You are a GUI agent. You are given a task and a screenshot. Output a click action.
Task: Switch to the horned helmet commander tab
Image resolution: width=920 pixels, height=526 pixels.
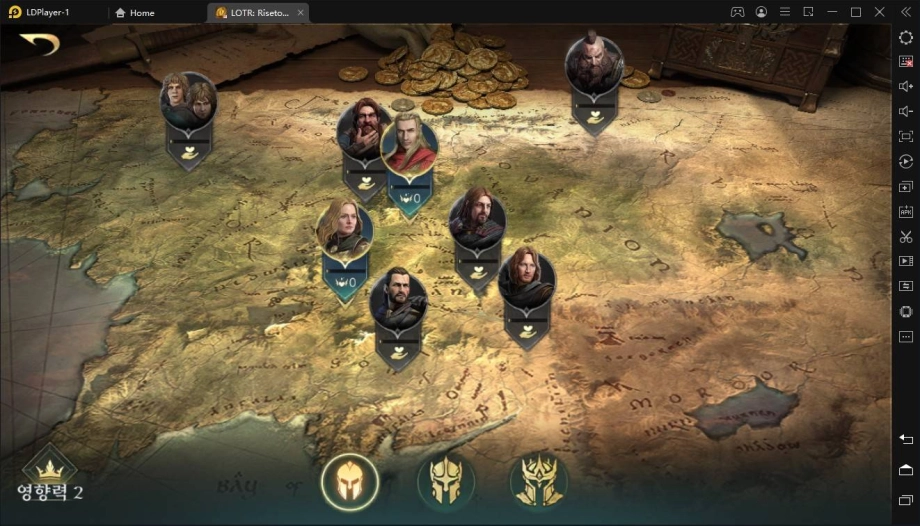[446, 482]
